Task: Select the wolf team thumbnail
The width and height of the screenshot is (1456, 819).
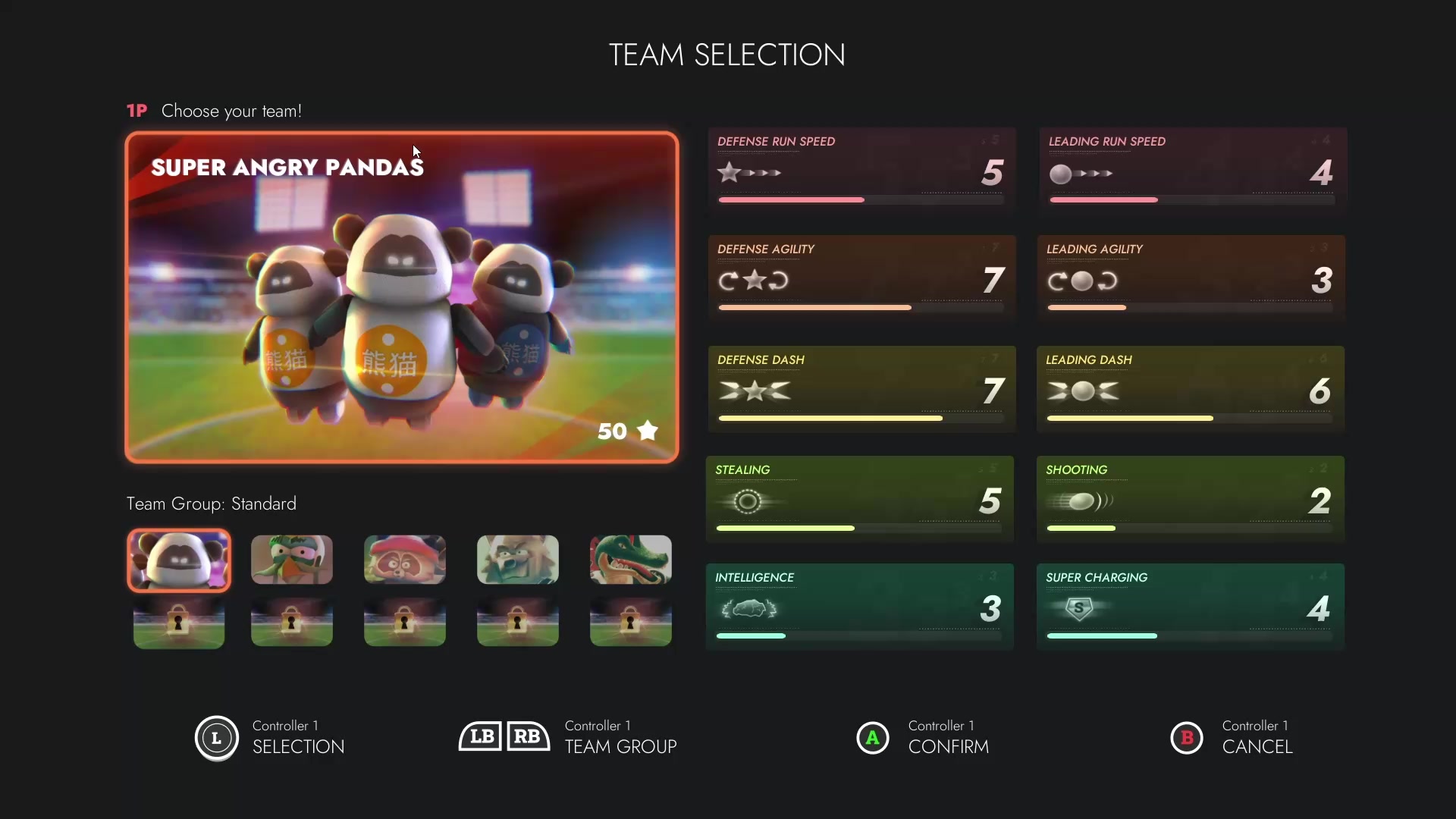Action: [518, 560]
